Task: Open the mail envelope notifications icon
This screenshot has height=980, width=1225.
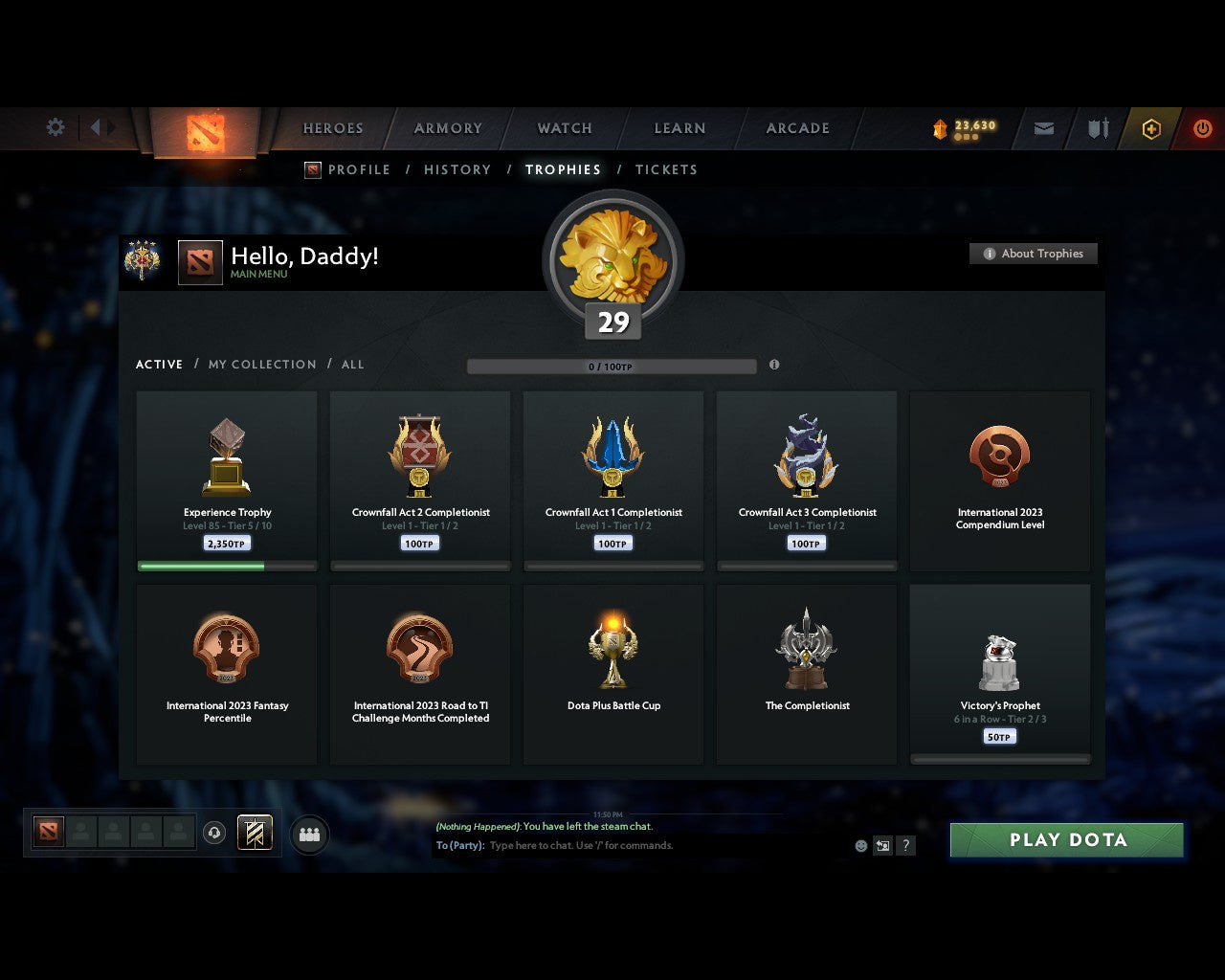Action: coord(1042,128)
